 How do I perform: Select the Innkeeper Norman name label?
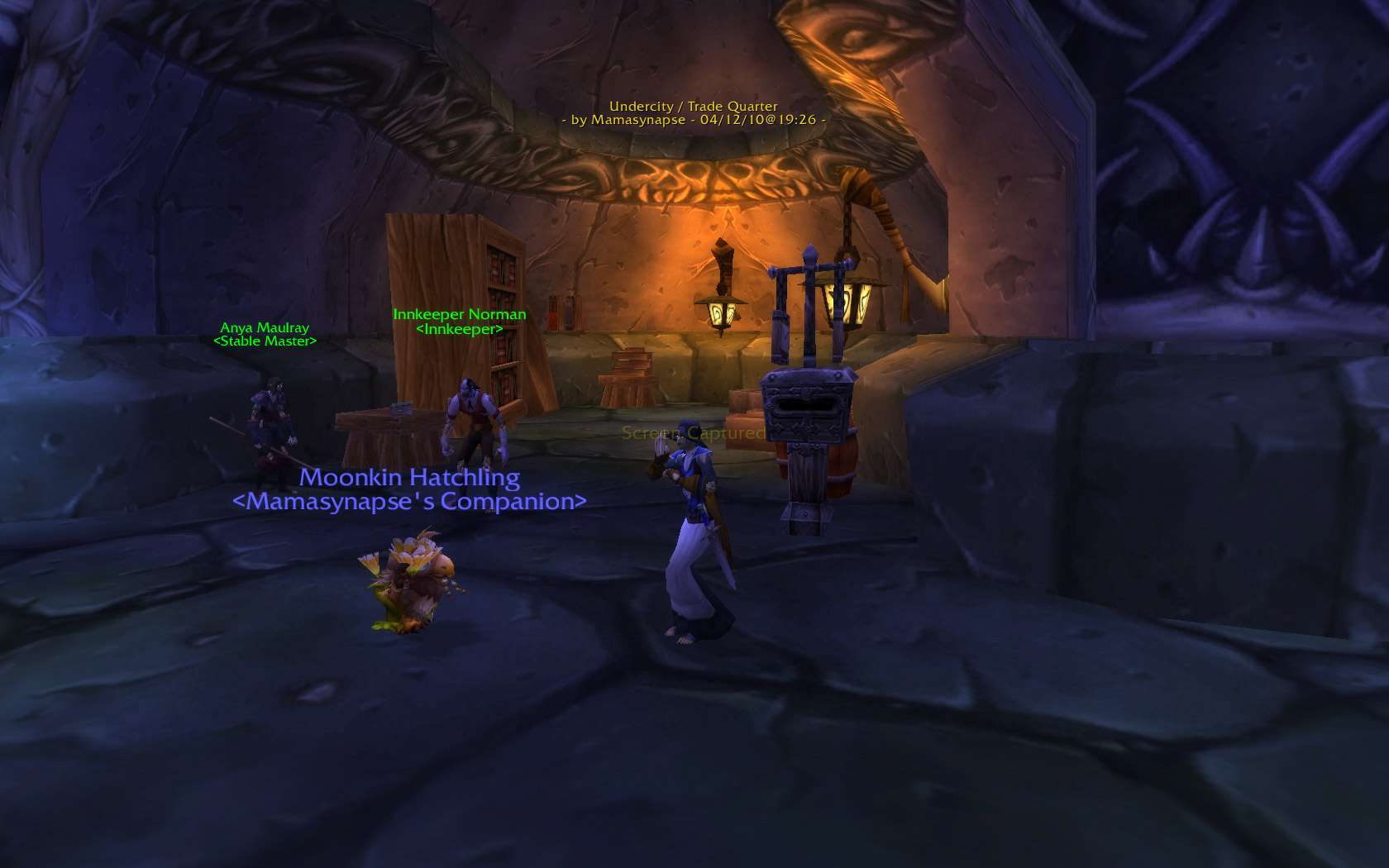[x=459, y=315]
